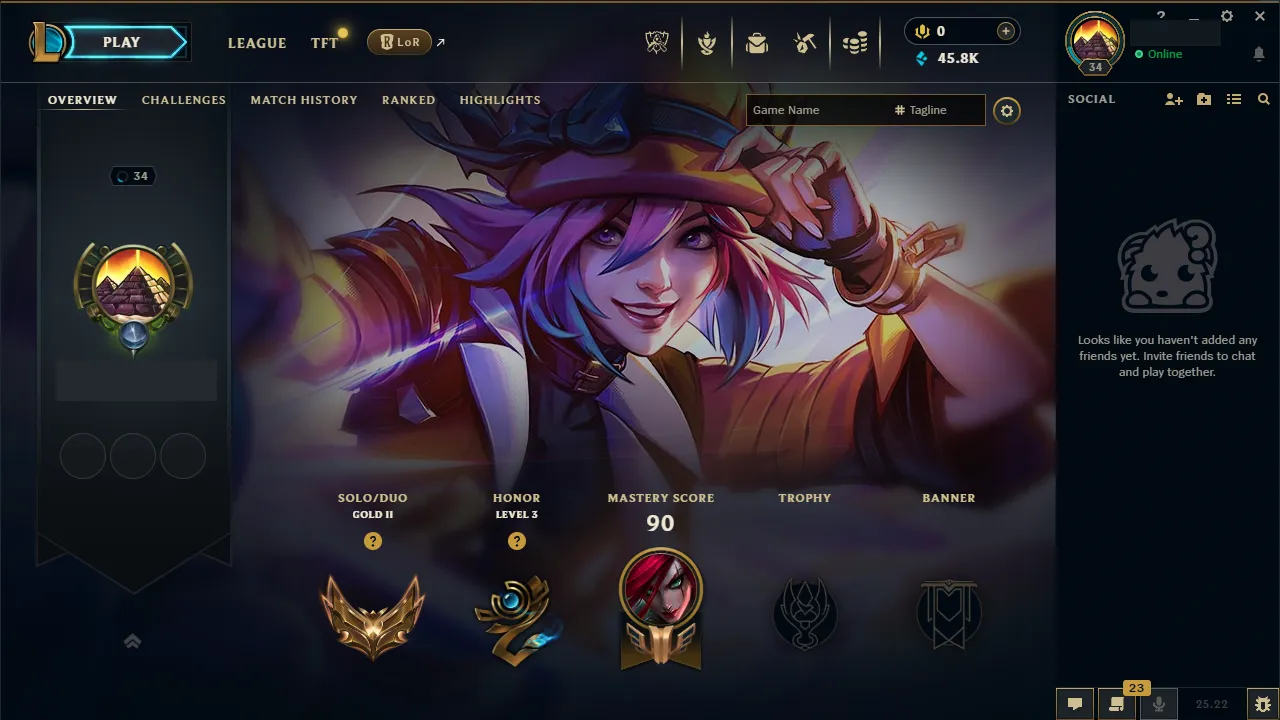Open the Clash icon in the top bar
The height and width of the screenshot is (720, 1280).
tap(707, 42)
